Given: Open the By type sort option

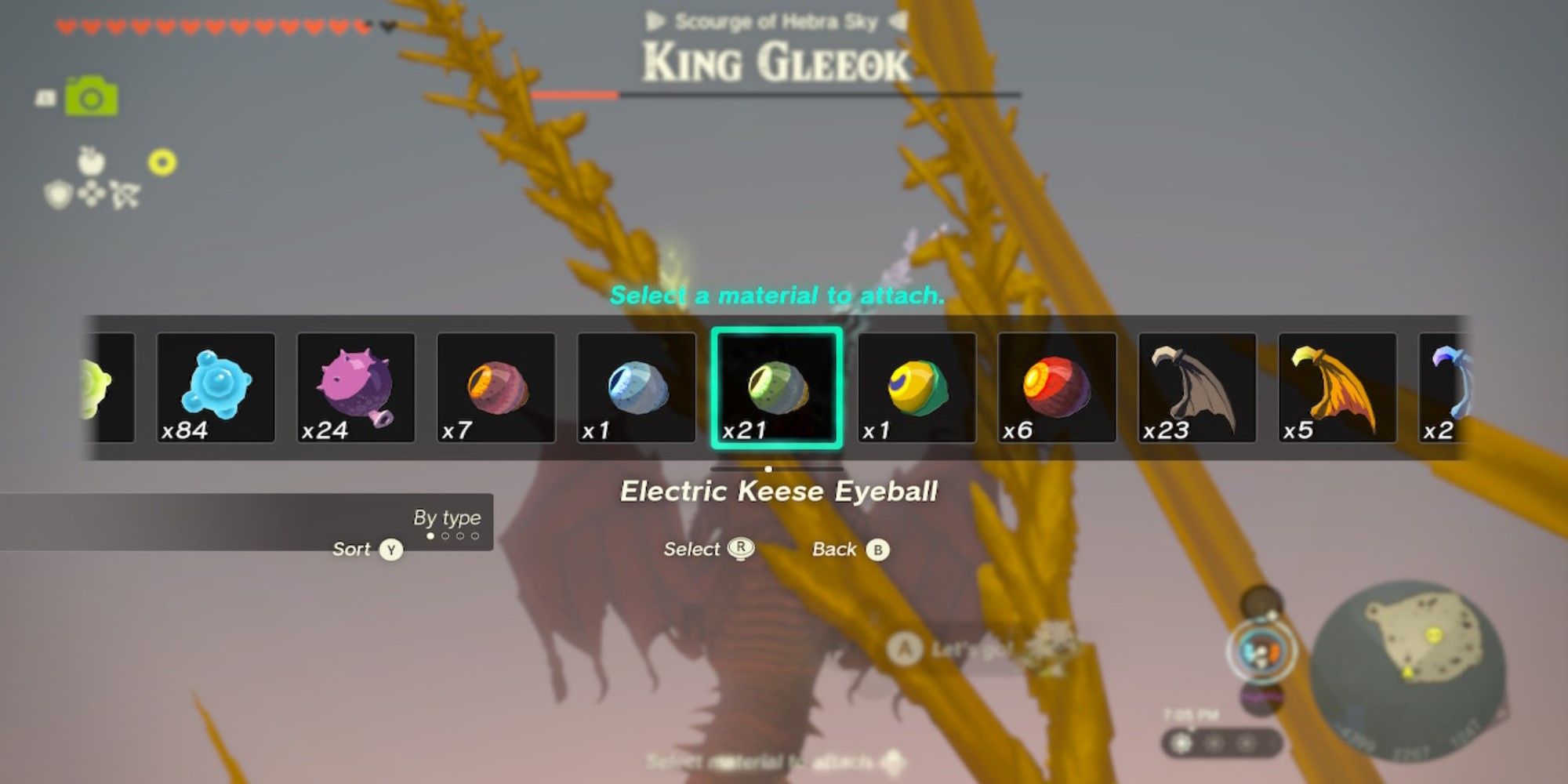Looking at the screenshot, I should click(448, 517).
